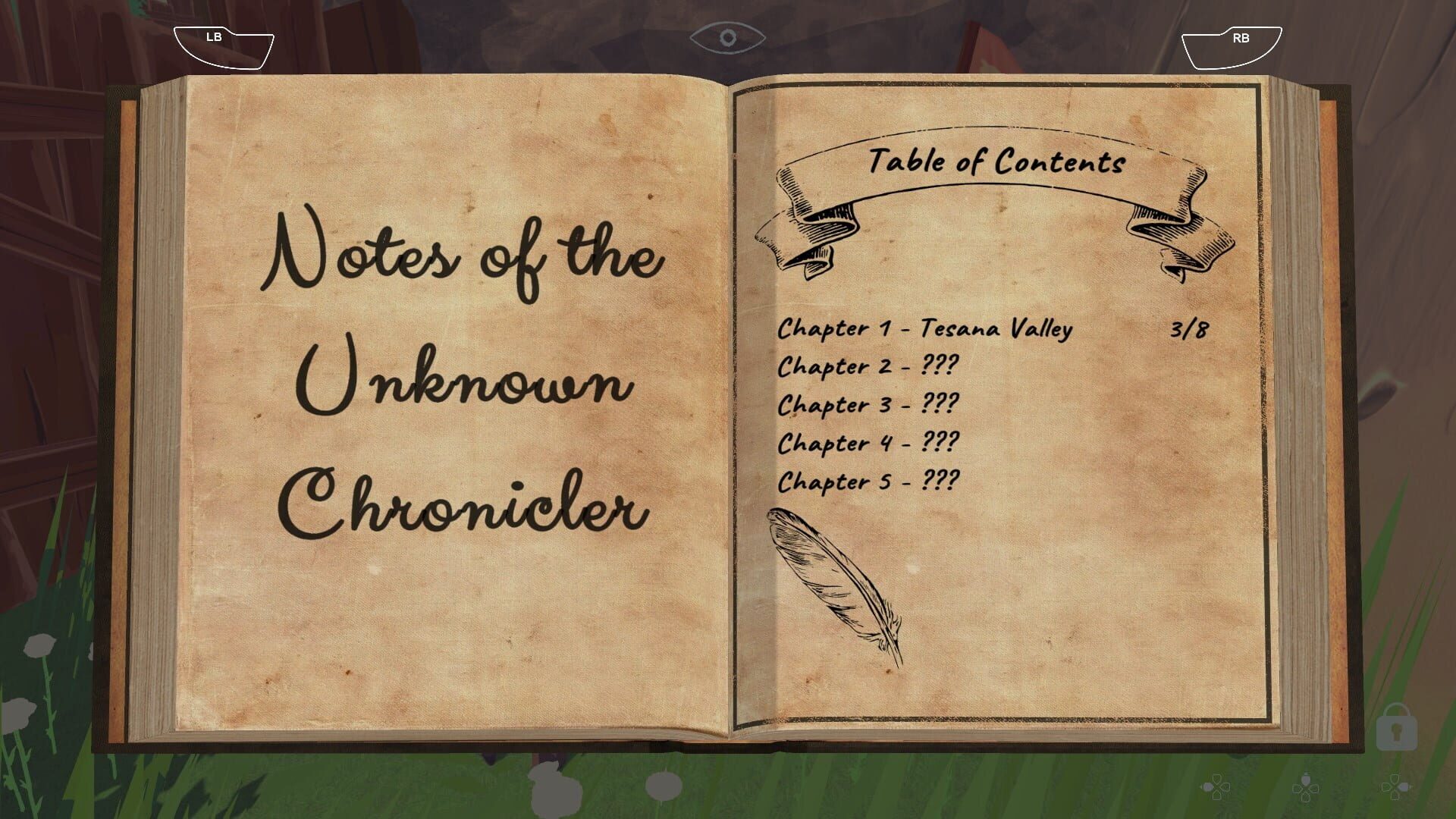
Task: Reveal Chapter 4 locked chapter entry
Action: click(869, 441)
